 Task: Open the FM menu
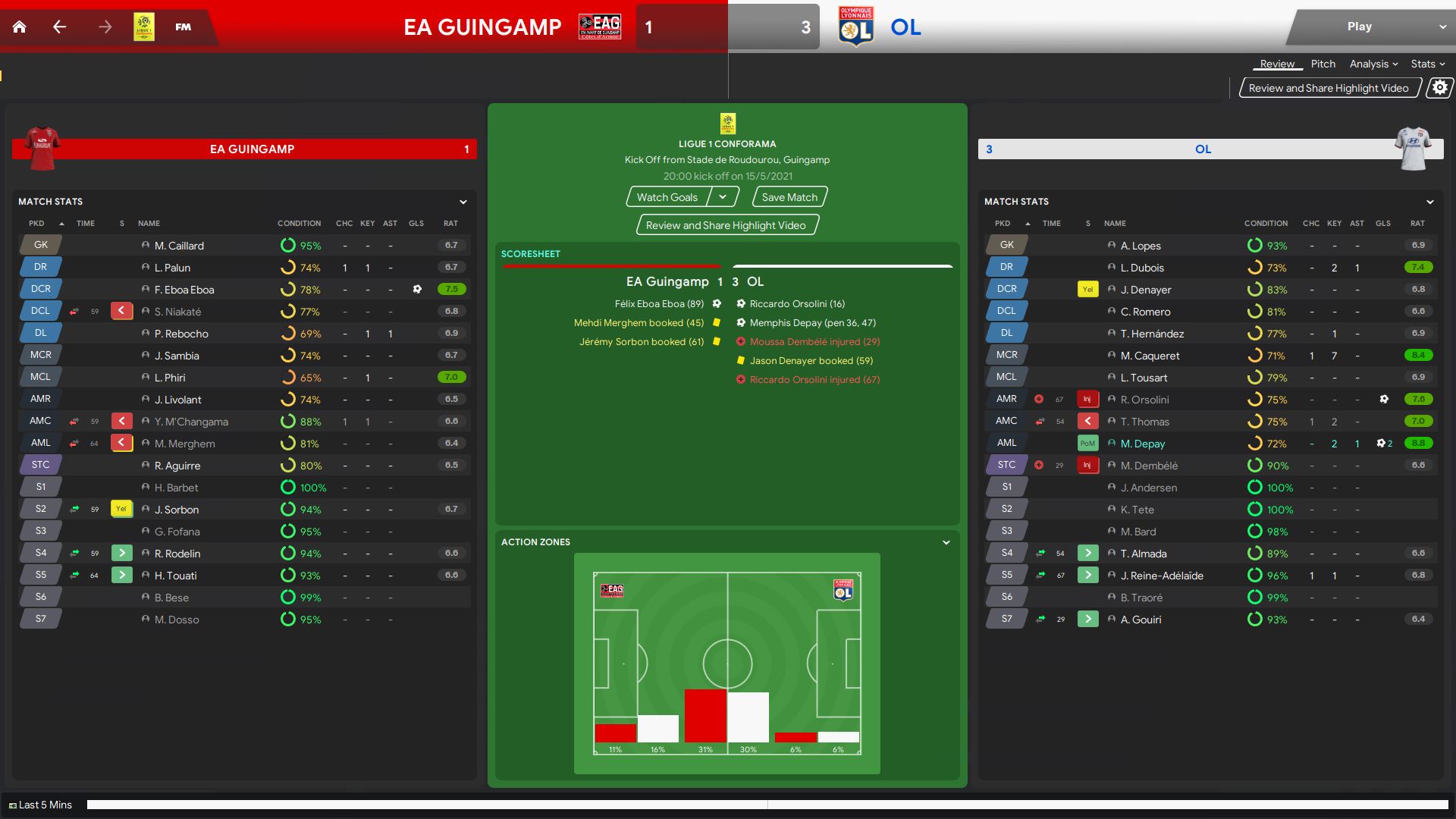[183, 27]
